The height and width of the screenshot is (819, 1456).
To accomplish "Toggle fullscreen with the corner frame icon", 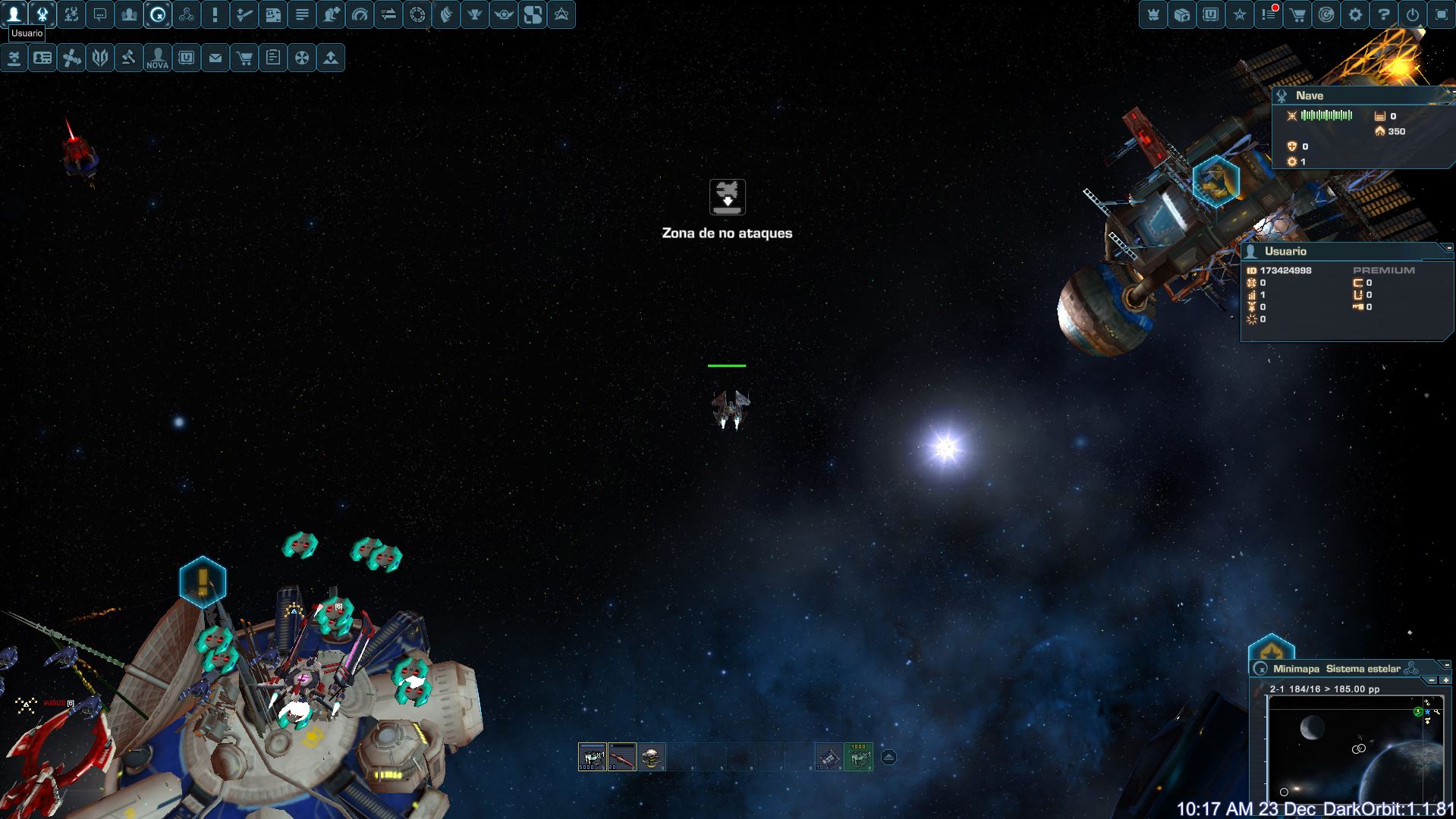I will point(1442,14).
